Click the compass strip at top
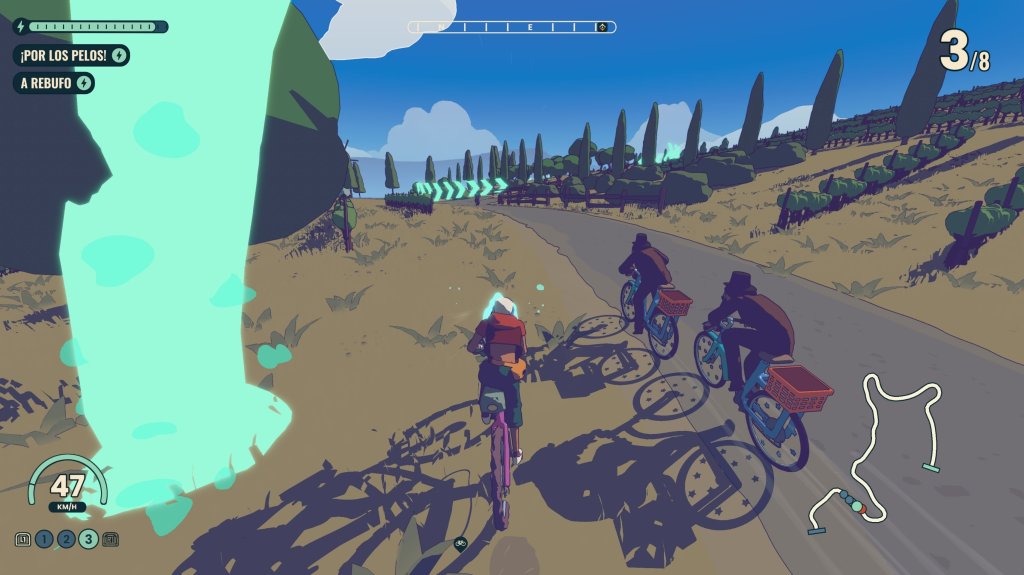1024x575 pixels. tap(512, 27)
